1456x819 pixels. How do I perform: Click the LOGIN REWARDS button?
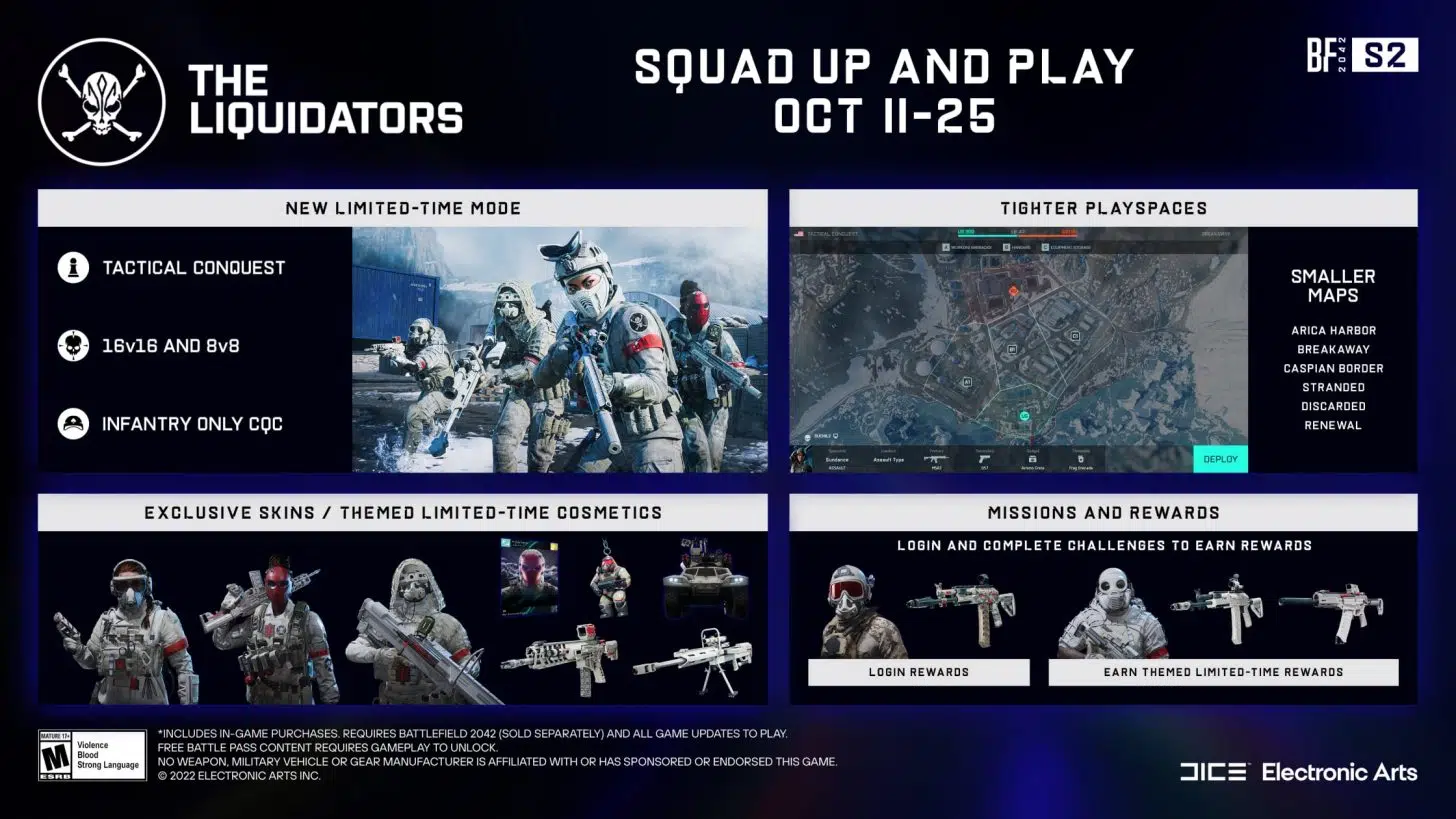[919, 672]
